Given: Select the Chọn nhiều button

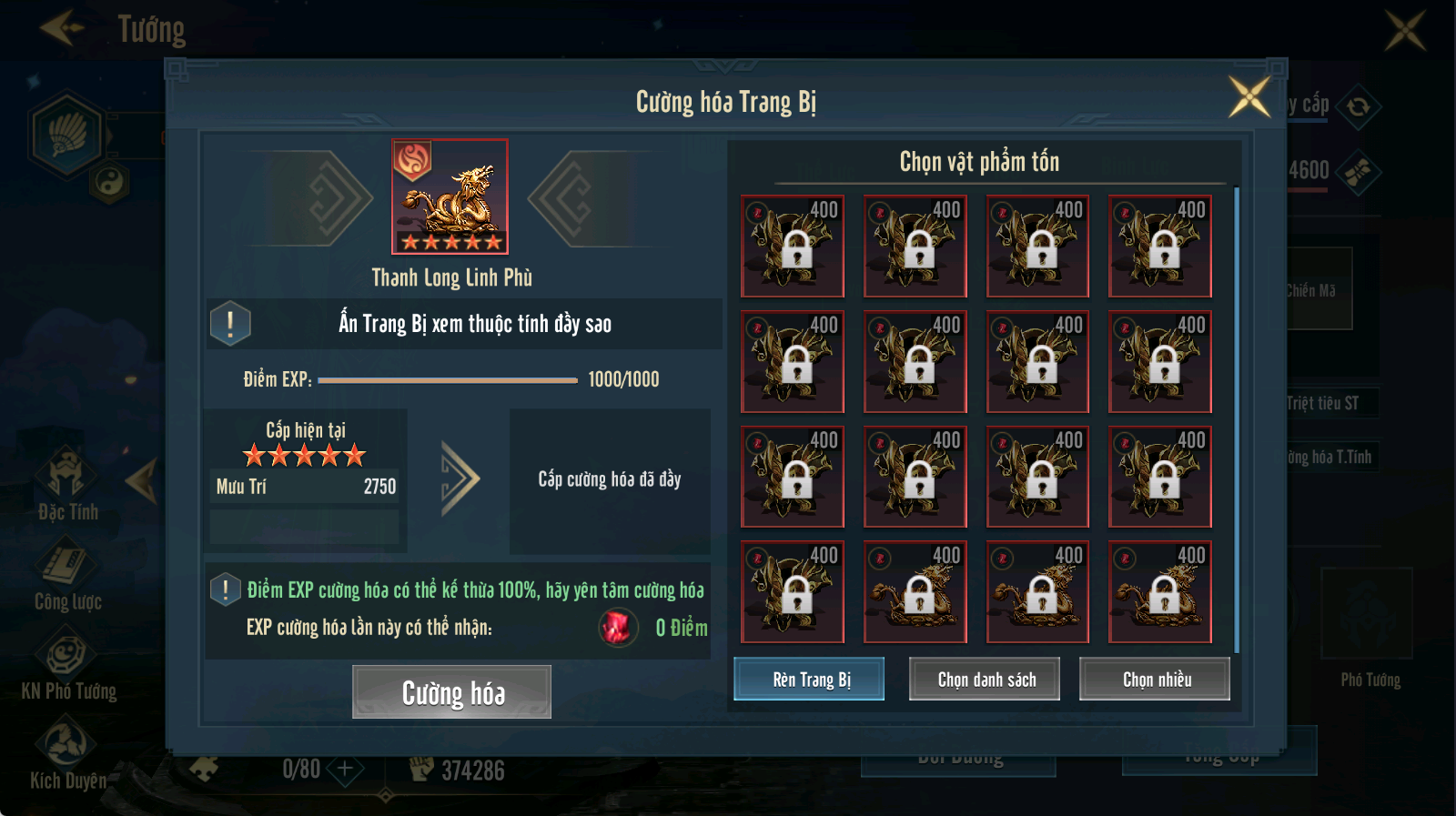Looking at the screenshot, I should click(x=1155, y=679).
